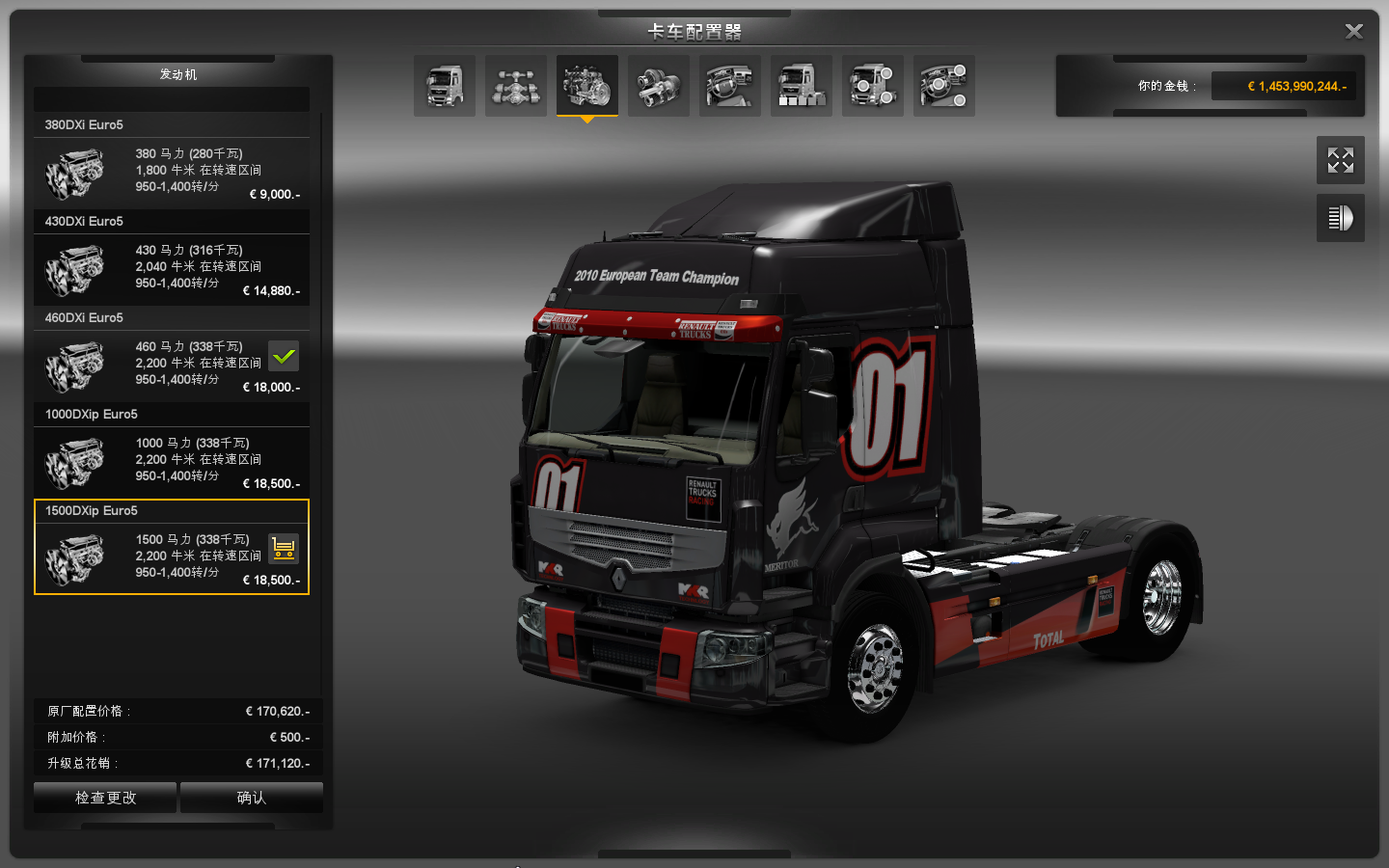Select the installed 460DXi Euro5 engine
1389x868 pixels.
point(172,364)
